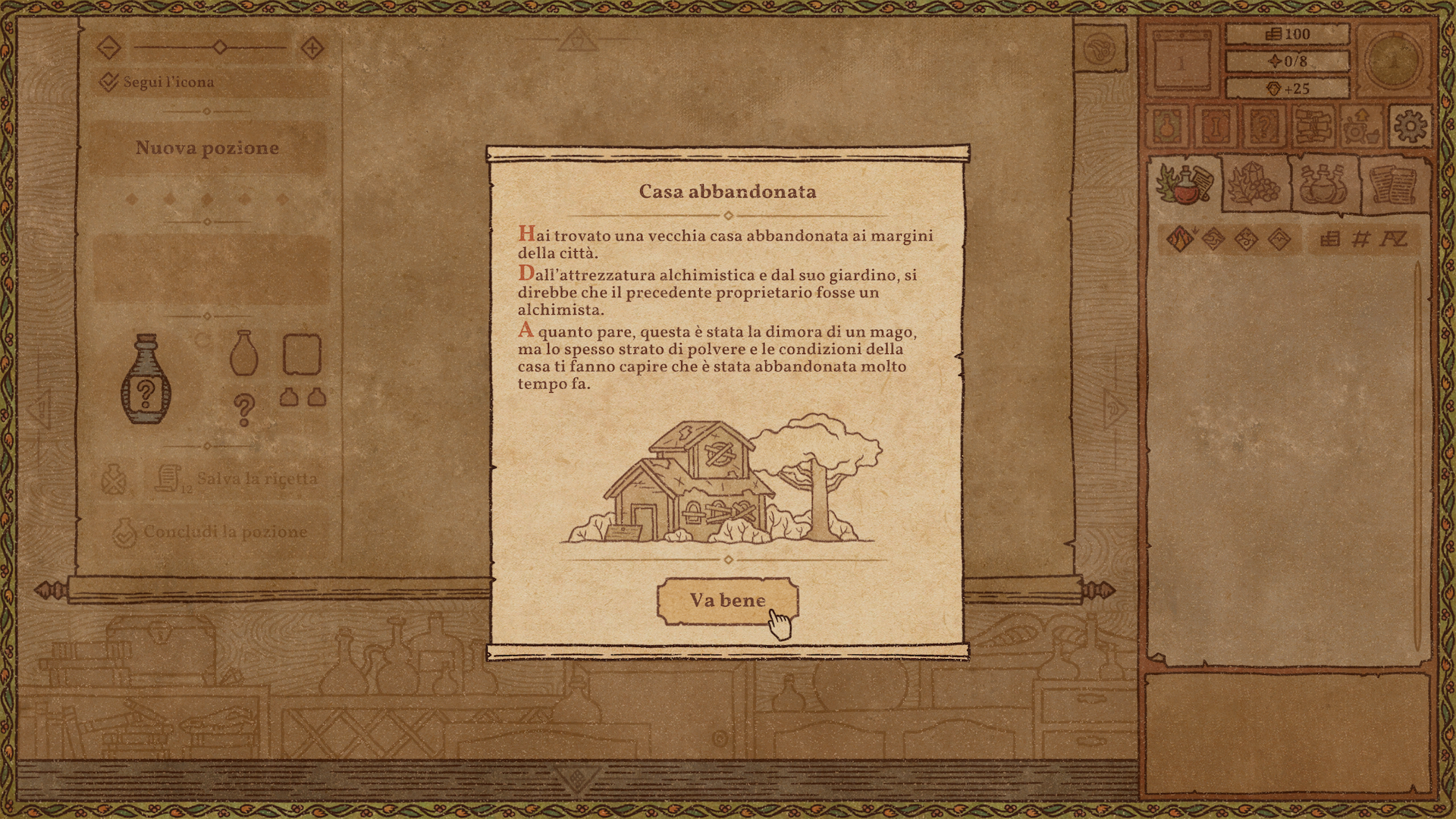Click the map zoom-out minus button
The image size is (1456, 819).
pyautogui.click(x=109, y=49)
